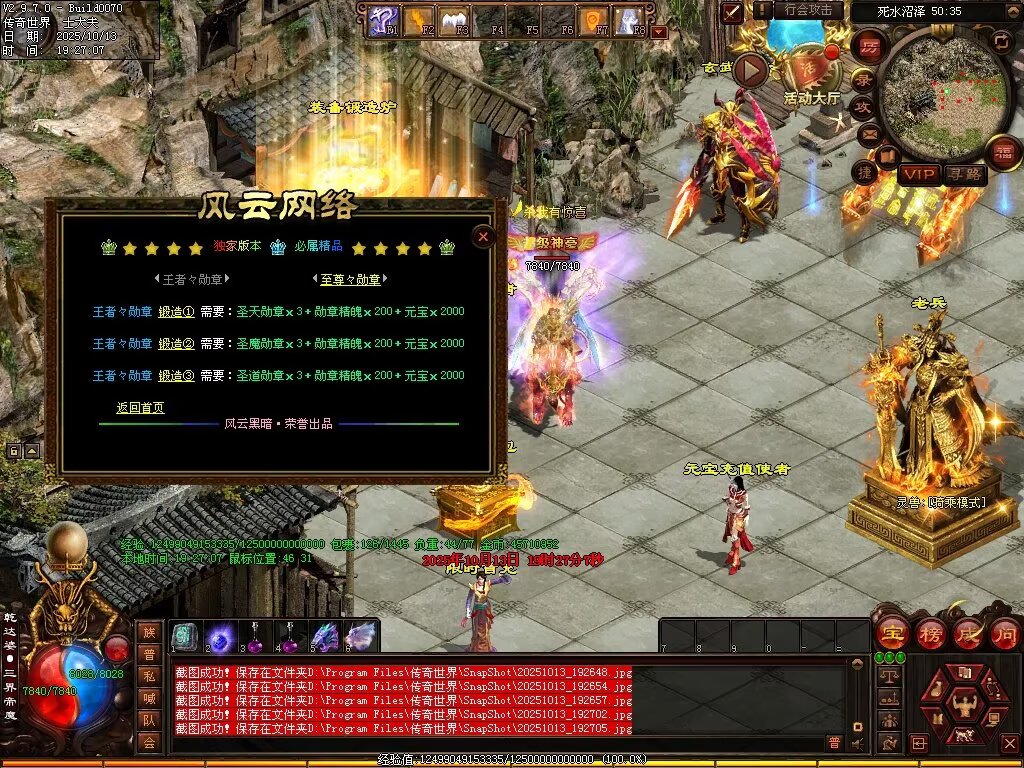Open the 榜 rankings button
The width and height of the screenshot is (1024, 768).
pyautogui.click(x=930, y=633)
